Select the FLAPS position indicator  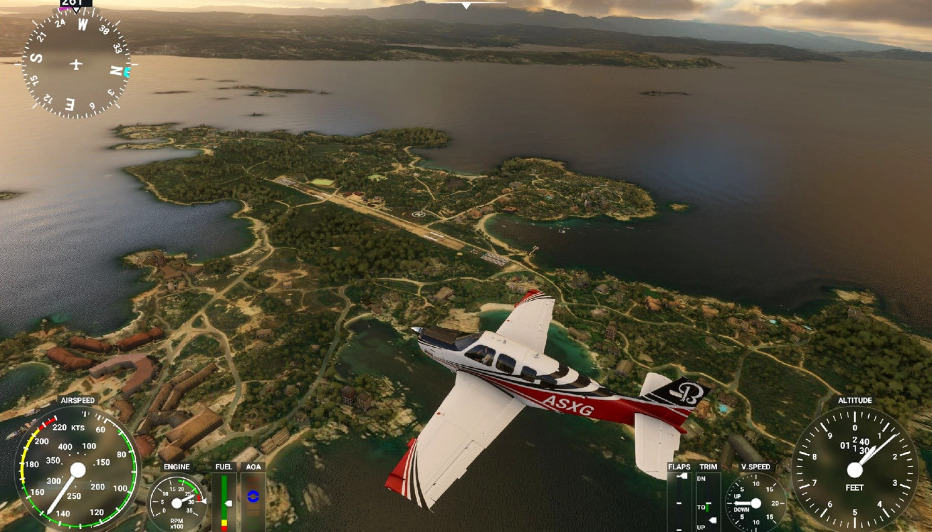pyautogui.click(x=680, y=501)
